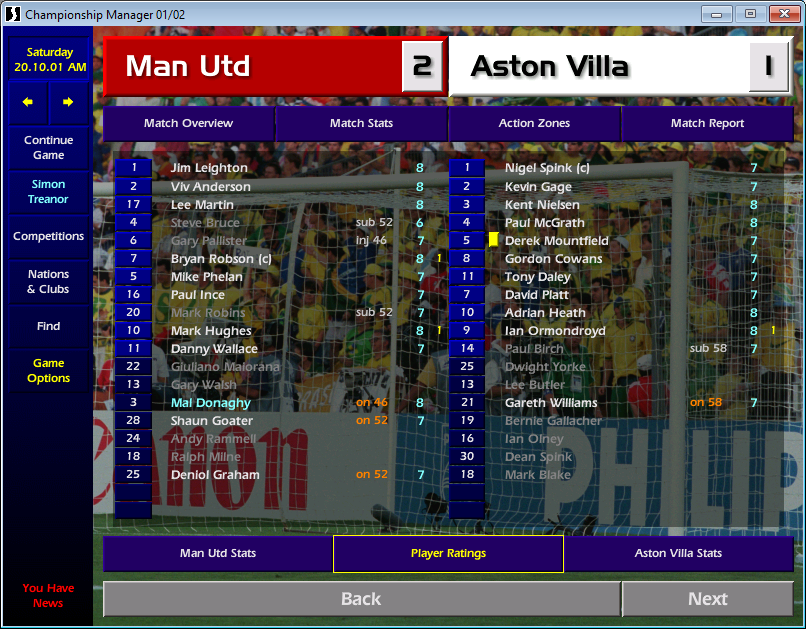Close the Championship Manager window
Image resolution: width=806 pixels, height=629 pixels.
pyautogui.click(x=783, y=14)
